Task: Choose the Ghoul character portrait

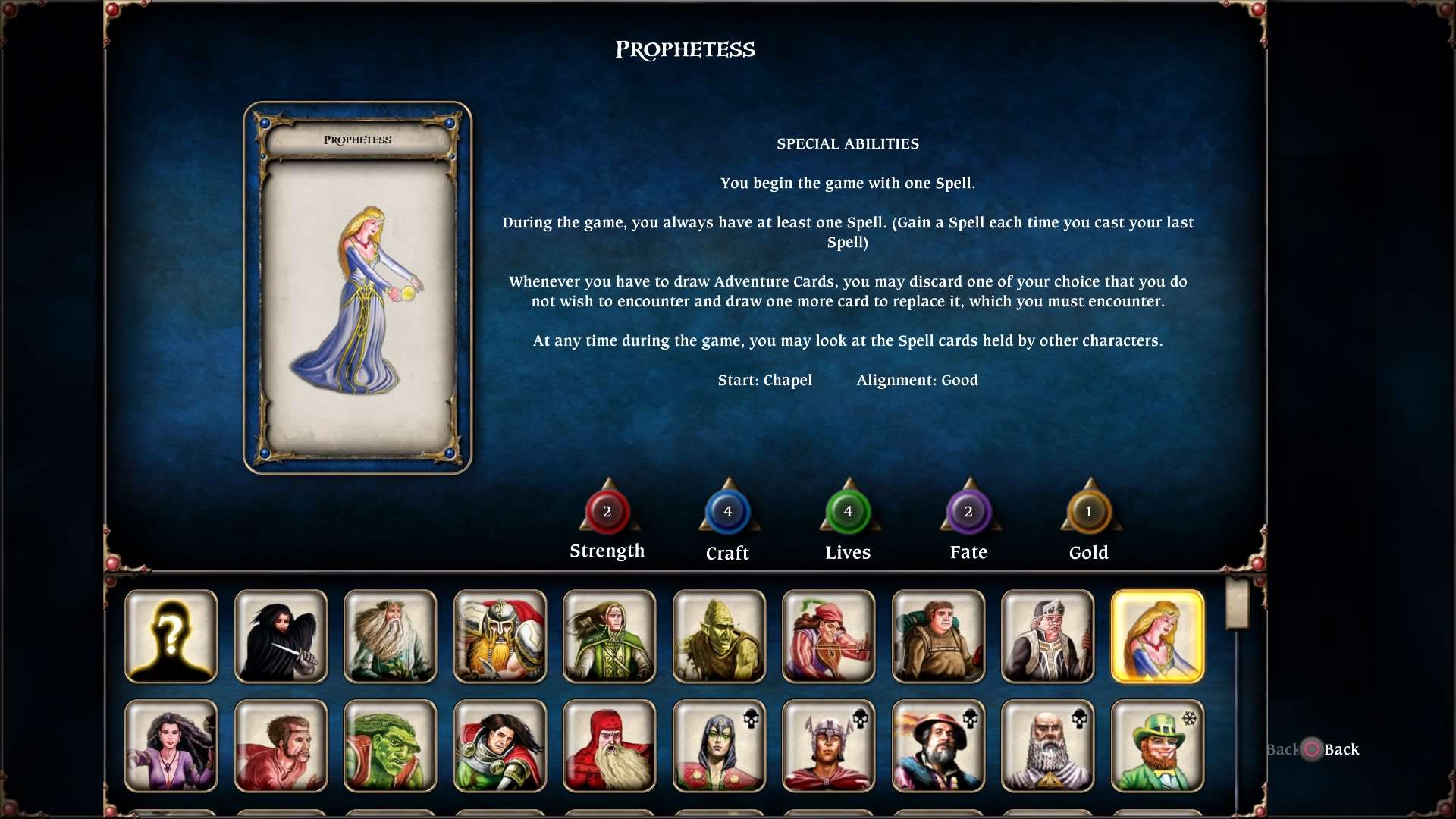Action: click(718, 636)
